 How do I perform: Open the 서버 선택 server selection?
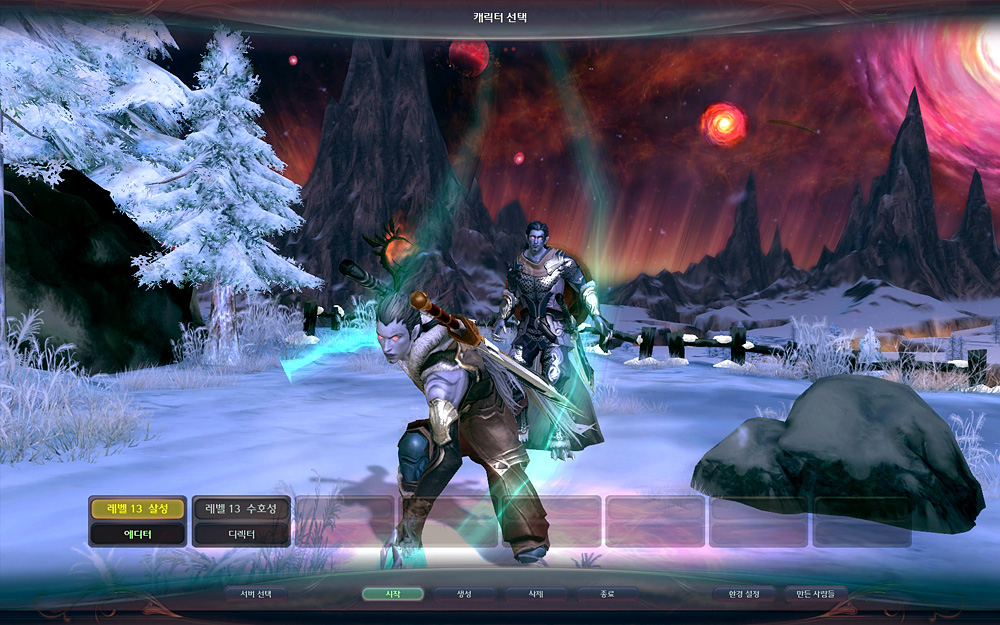click(x=256, y=594)
